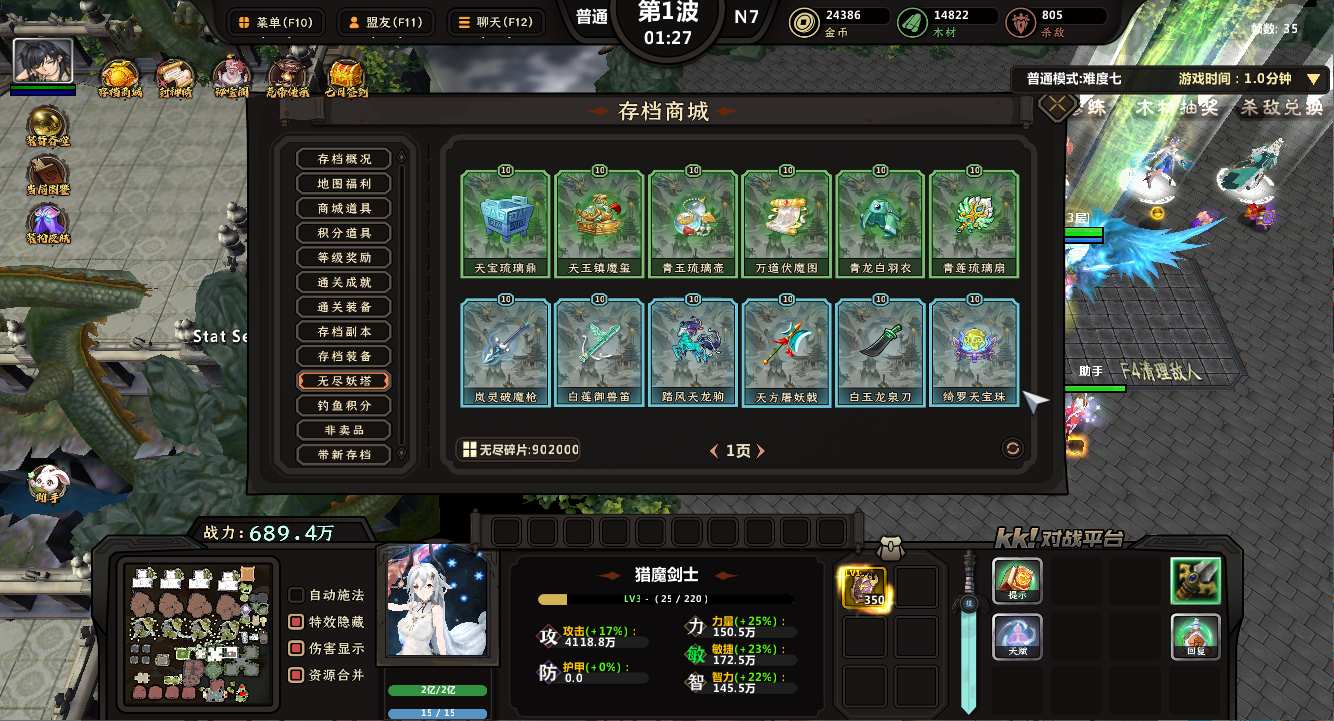Switch to the 存档概况 category
The image size is (1334, 721).
[x=344, y=159]
